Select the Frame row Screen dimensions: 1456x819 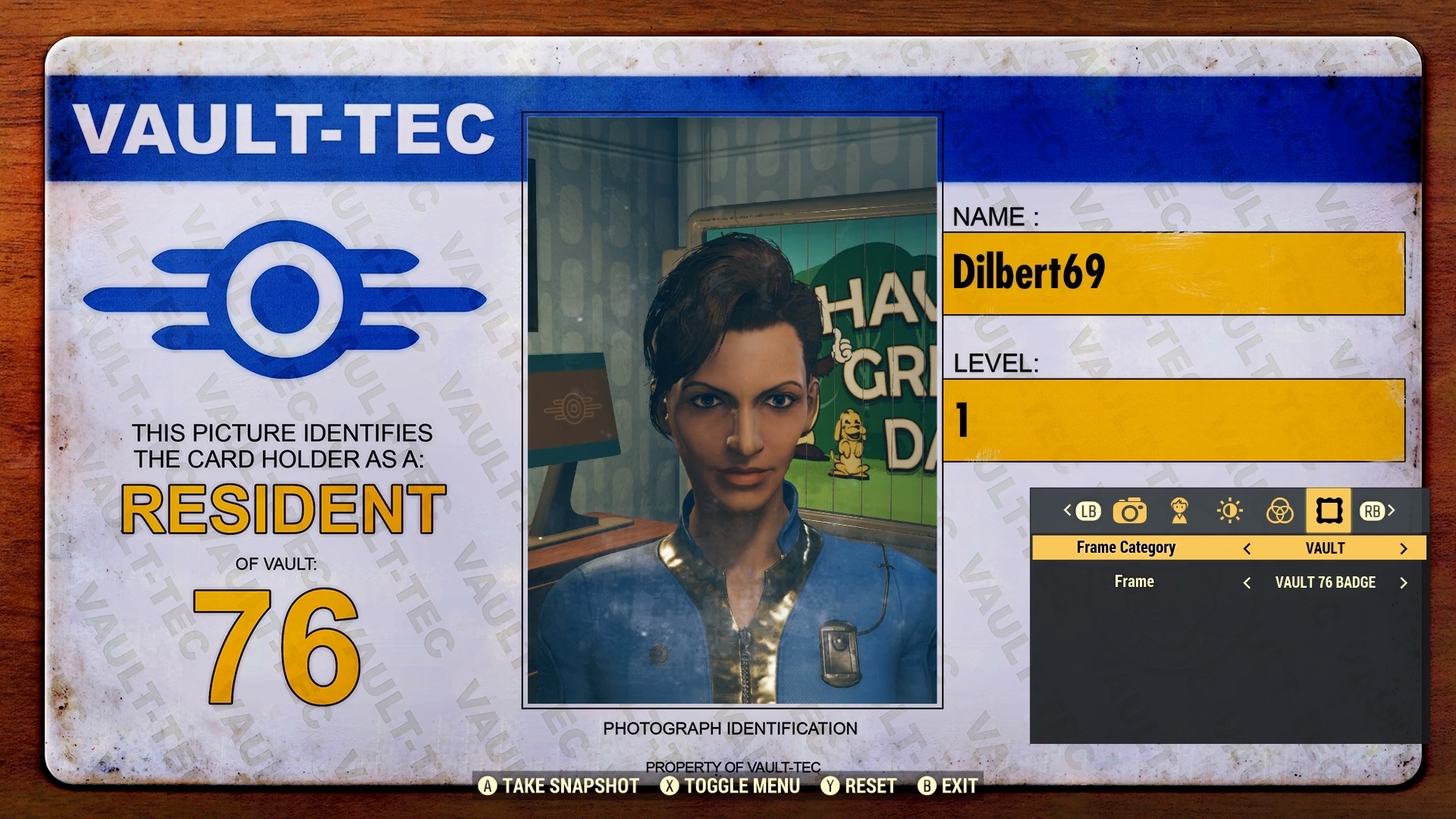tap(1133, 582)
